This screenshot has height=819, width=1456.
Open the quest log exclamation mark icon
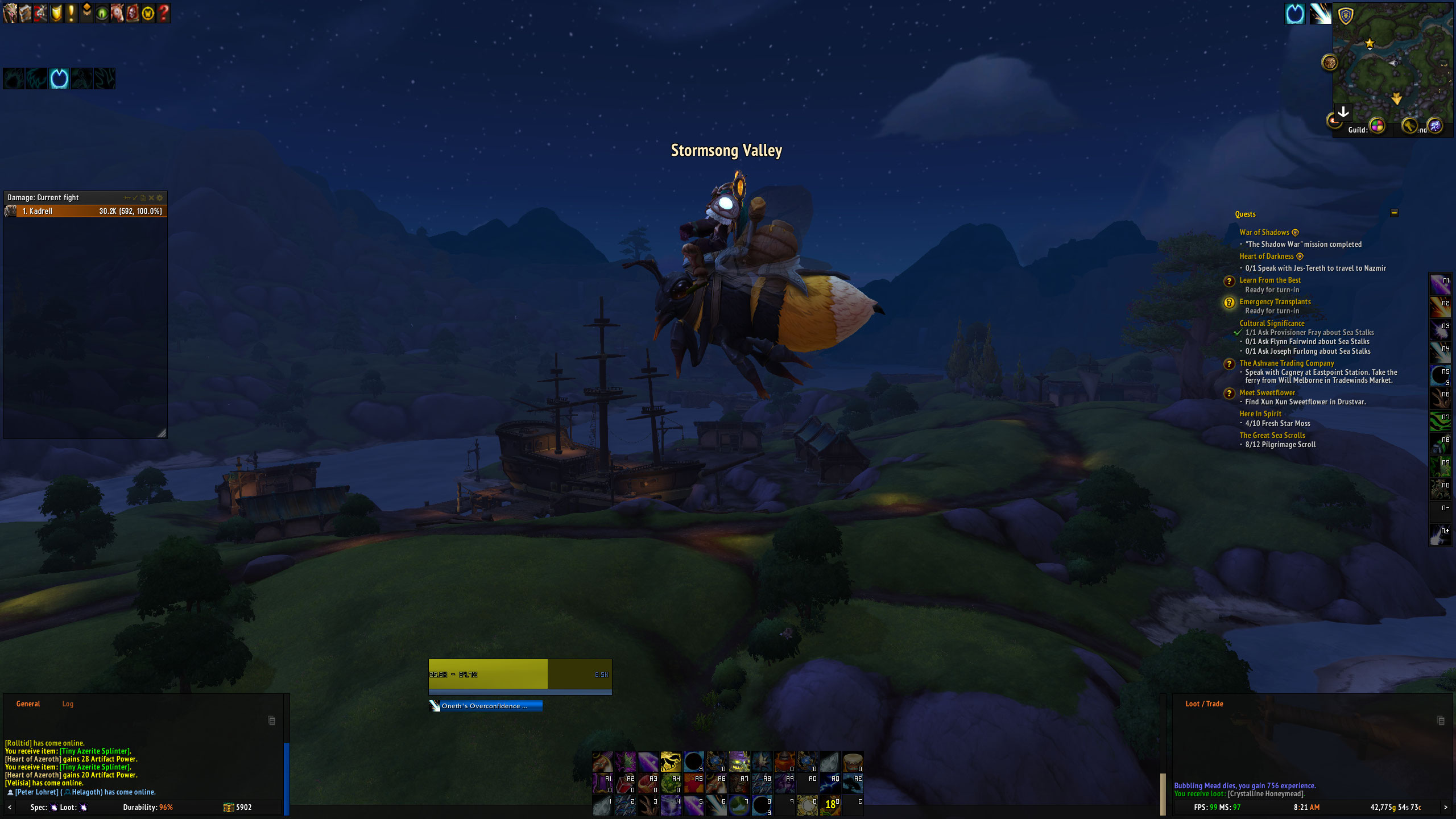click(x=71, y=13)
